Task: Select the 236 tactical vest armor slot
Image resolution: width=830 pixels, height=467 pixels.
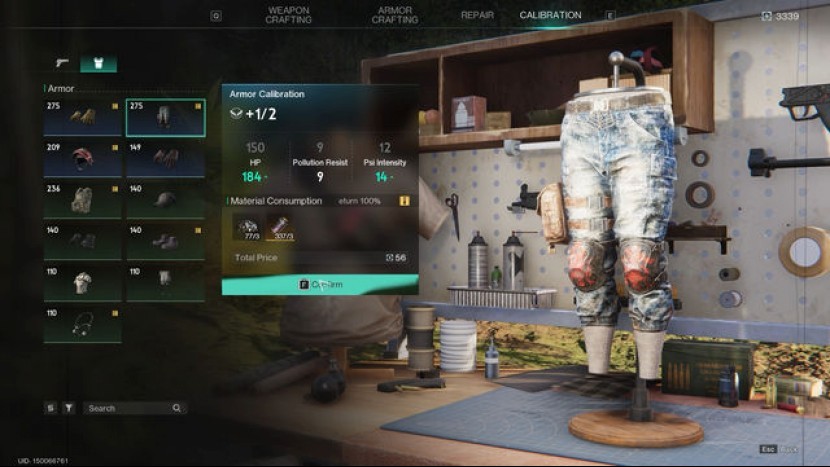Action: (x=83, y=200)
